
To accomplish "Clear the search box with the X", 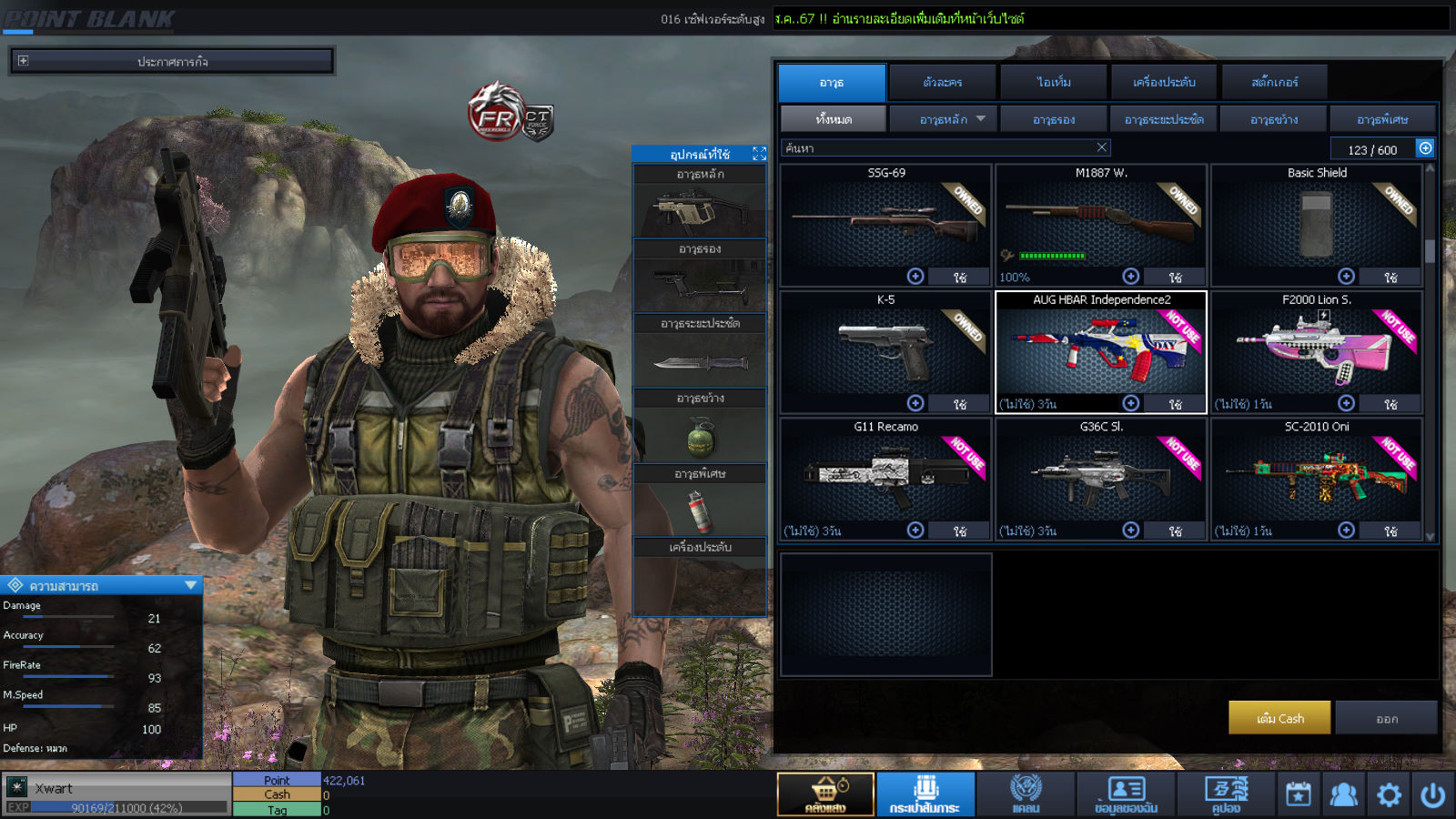I will pos(1101,147).
